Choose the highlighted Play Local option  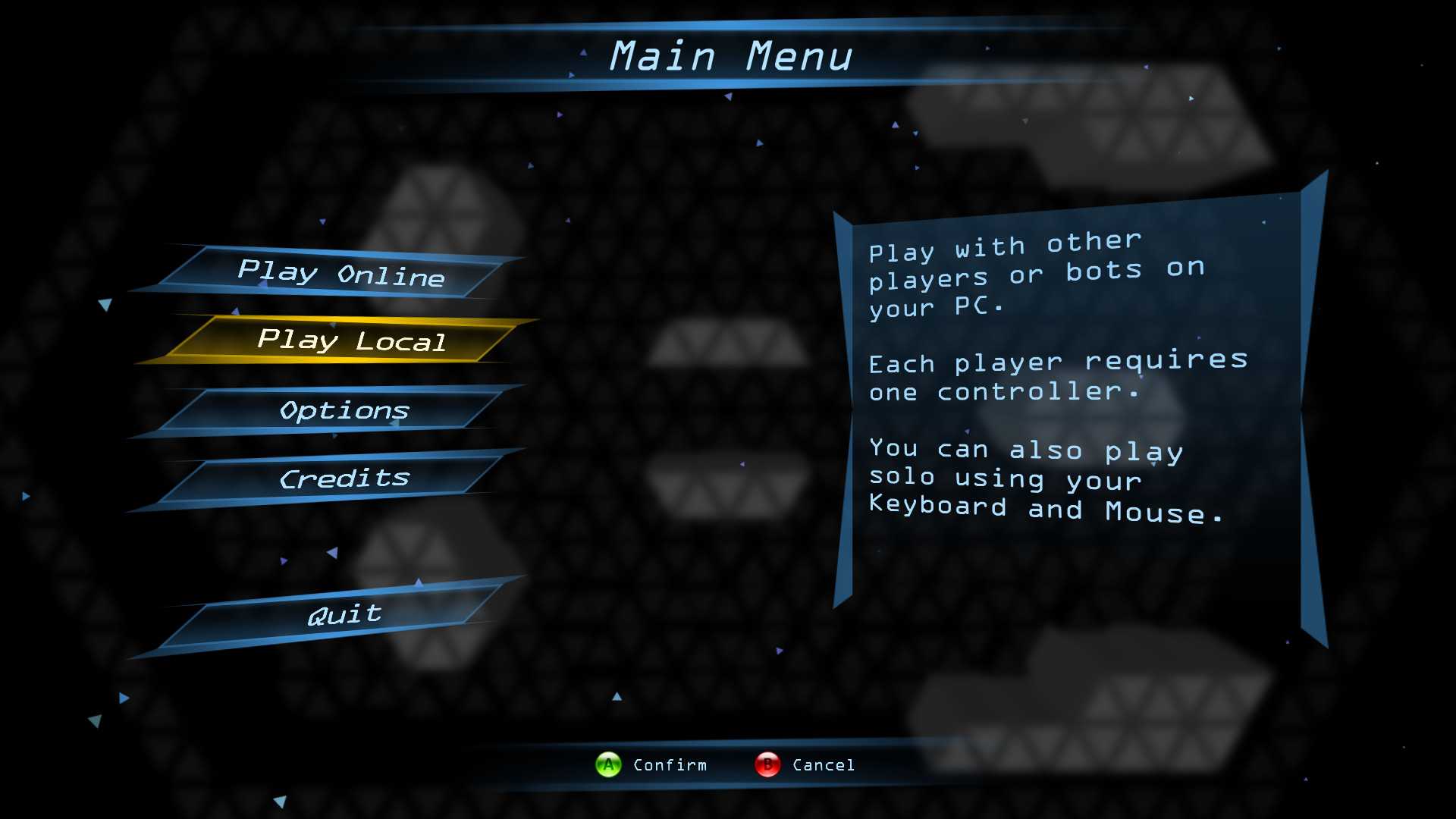(x=351, y=340)
